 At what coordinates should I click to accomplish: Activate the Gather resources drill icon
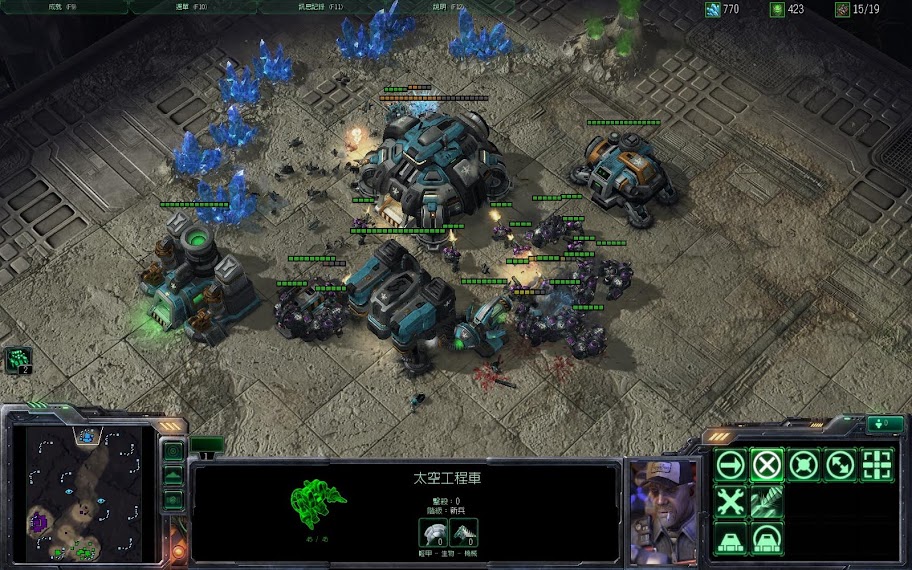(x=767, y=501)
